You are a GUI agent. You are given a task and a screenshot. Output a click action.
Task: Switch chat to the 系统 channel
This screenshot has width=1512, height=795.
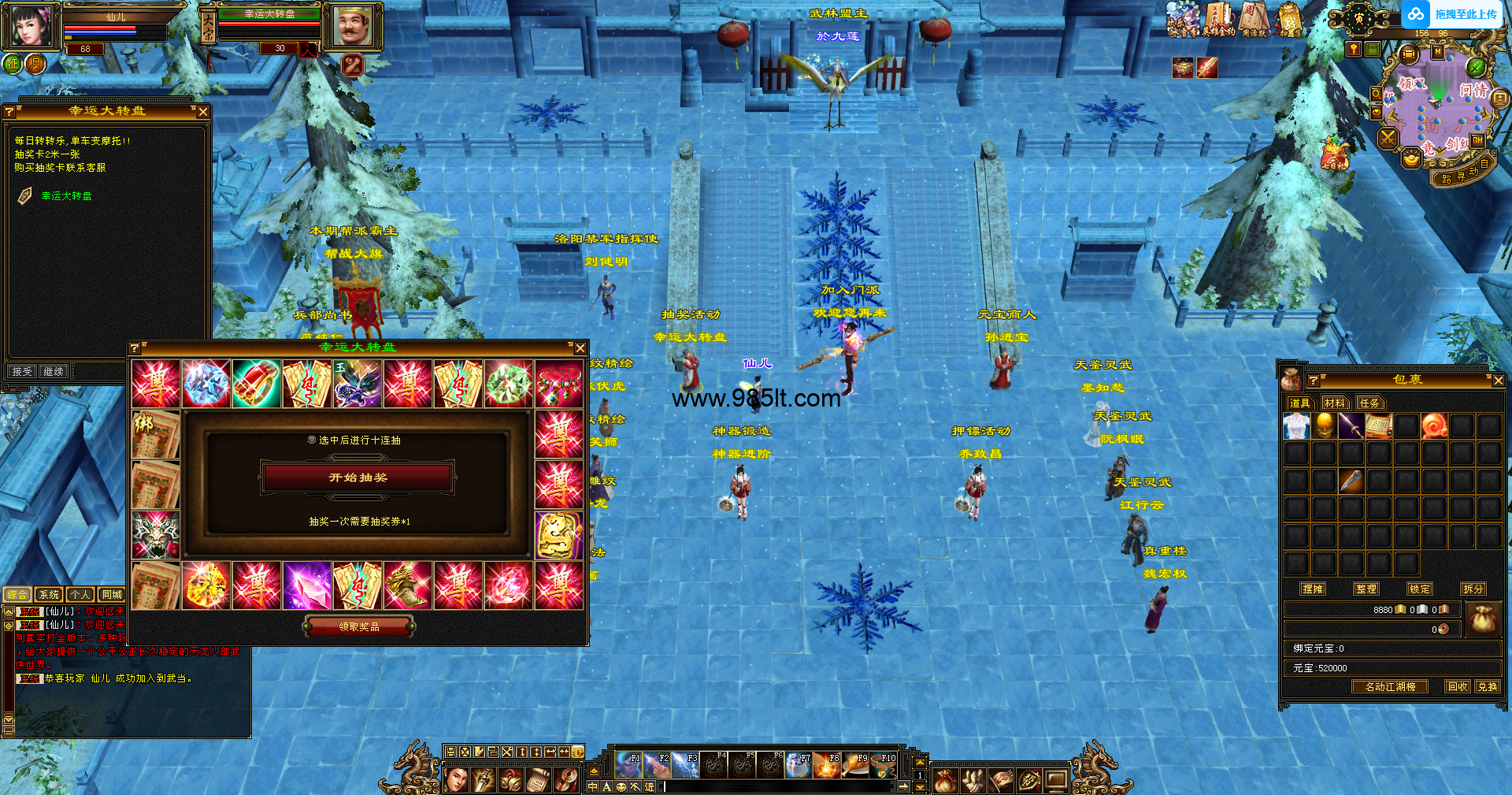(50, 595)
